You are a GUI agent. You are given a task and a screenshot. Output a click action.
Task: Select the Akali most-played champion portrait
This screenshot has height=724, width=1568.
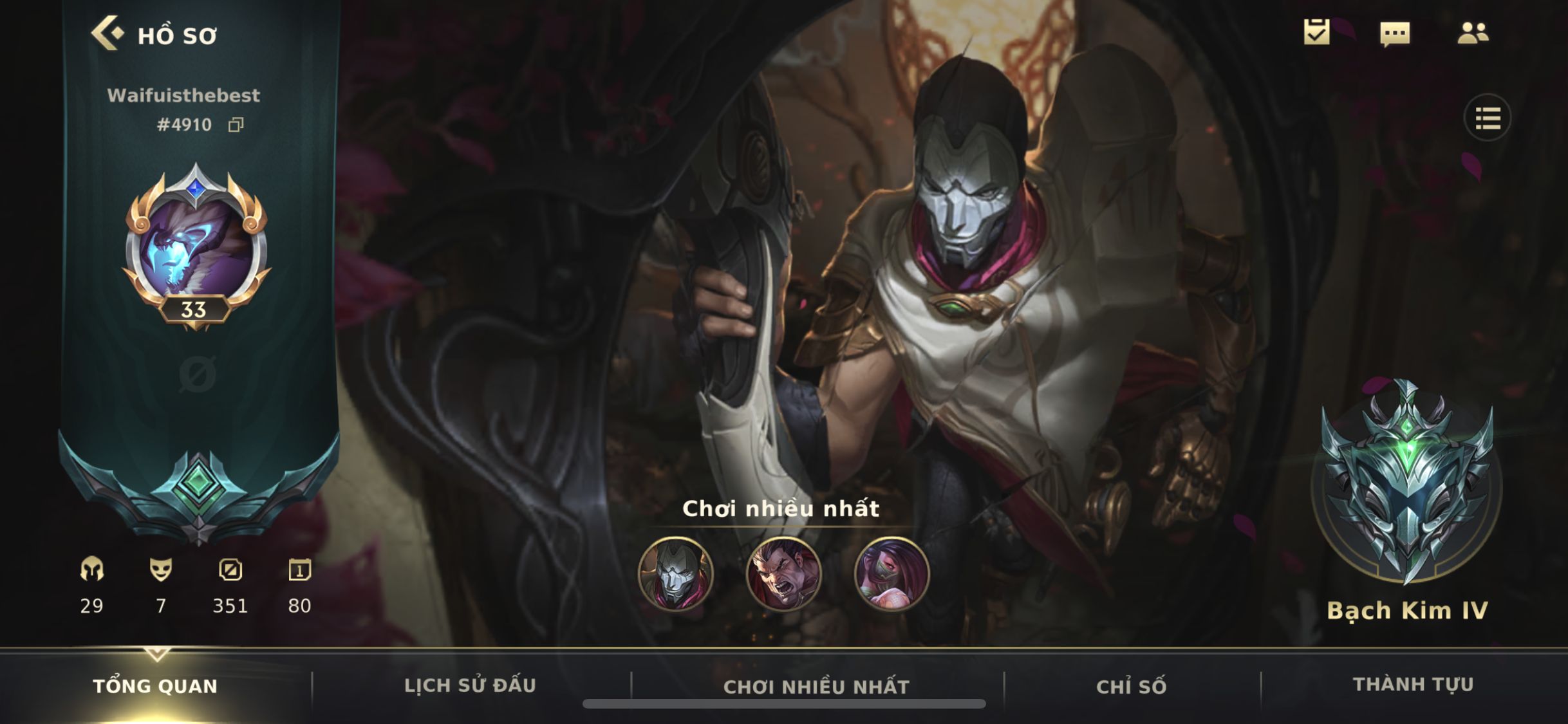pos(891,574)
